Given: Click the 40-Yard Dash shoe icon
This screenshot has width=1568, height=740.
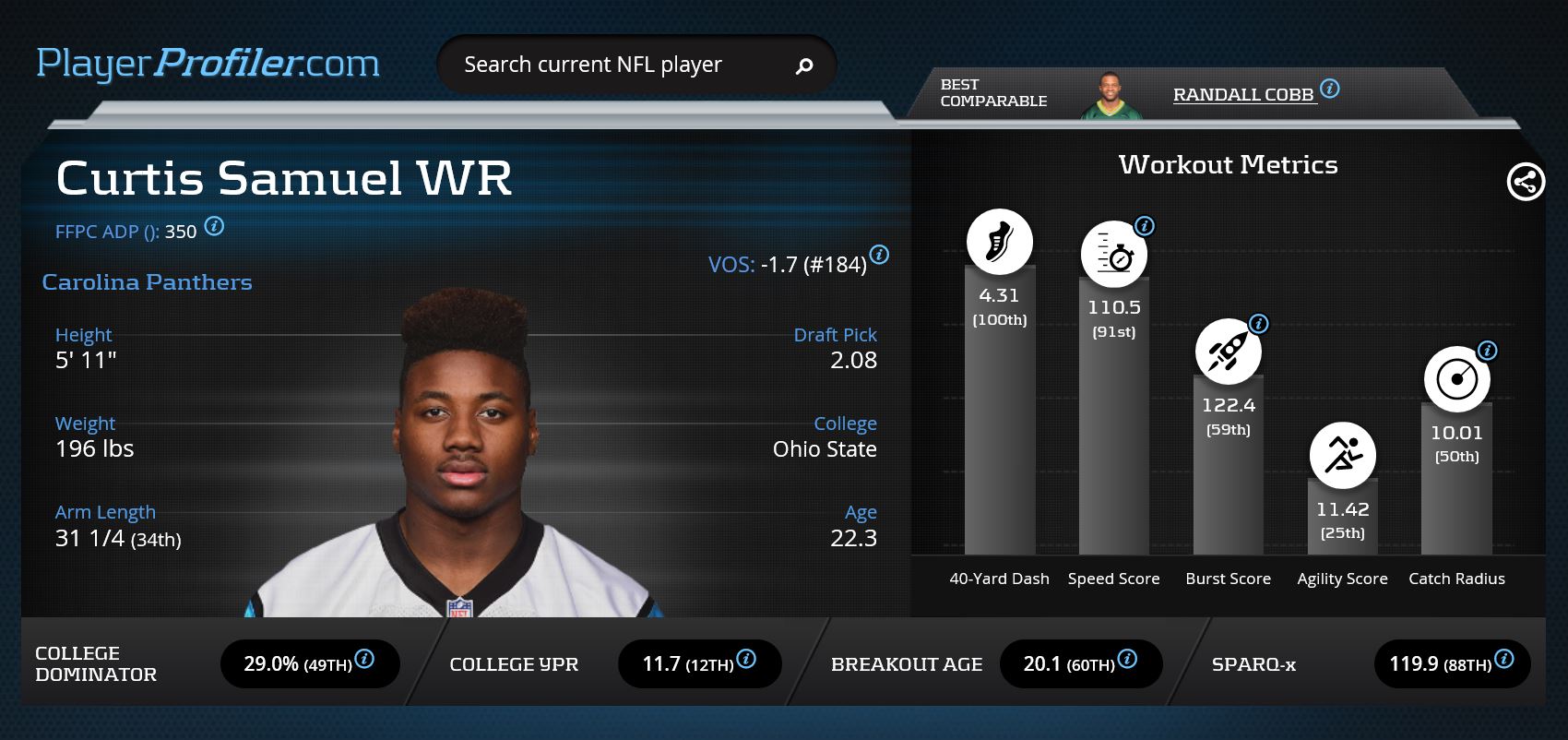Looking at the screenshot, I should pos(999,242).
